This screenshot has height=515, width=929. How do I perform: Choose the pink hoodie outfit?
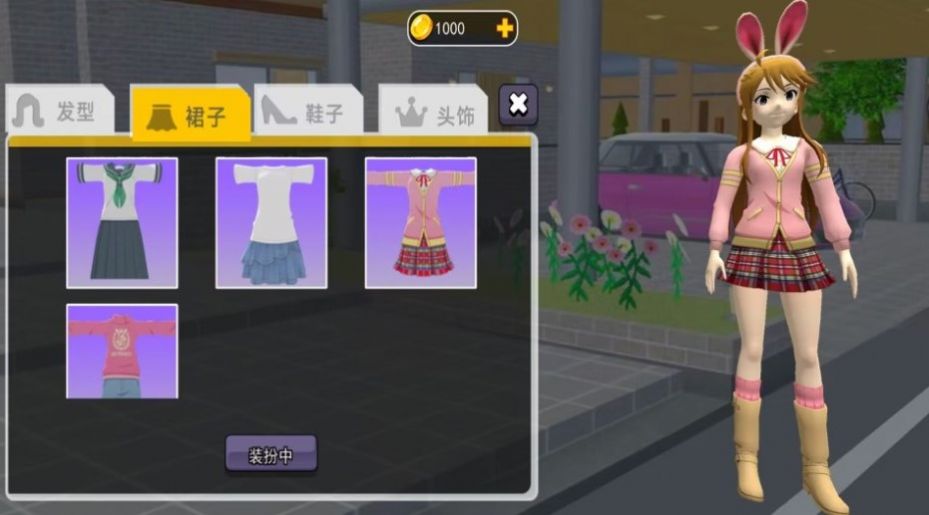[x=122, y=351]
